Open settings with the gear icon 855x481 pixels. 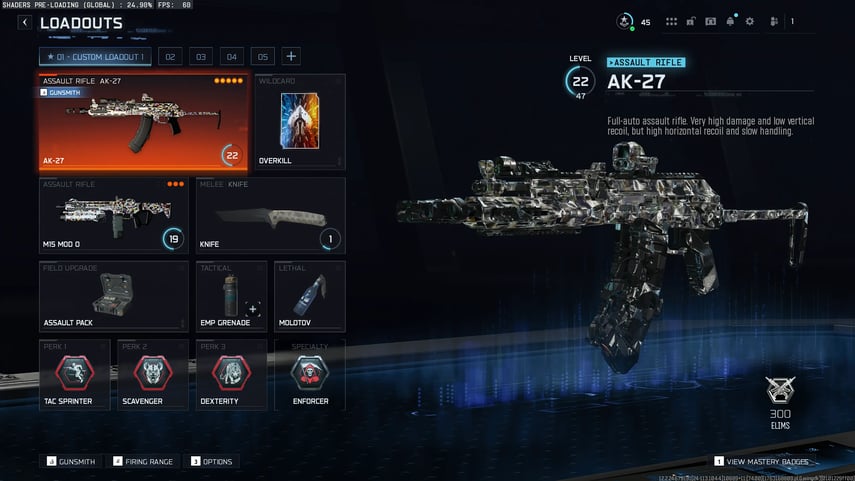(x=749, y=21)
